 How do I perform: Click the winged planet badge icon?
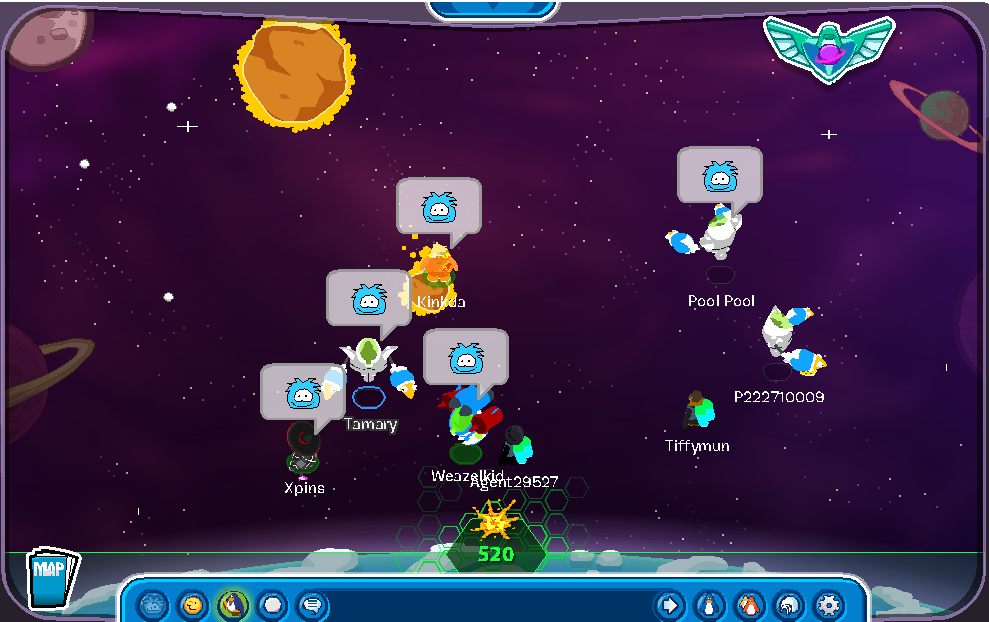pyautogui.click(x=828, y=47)
